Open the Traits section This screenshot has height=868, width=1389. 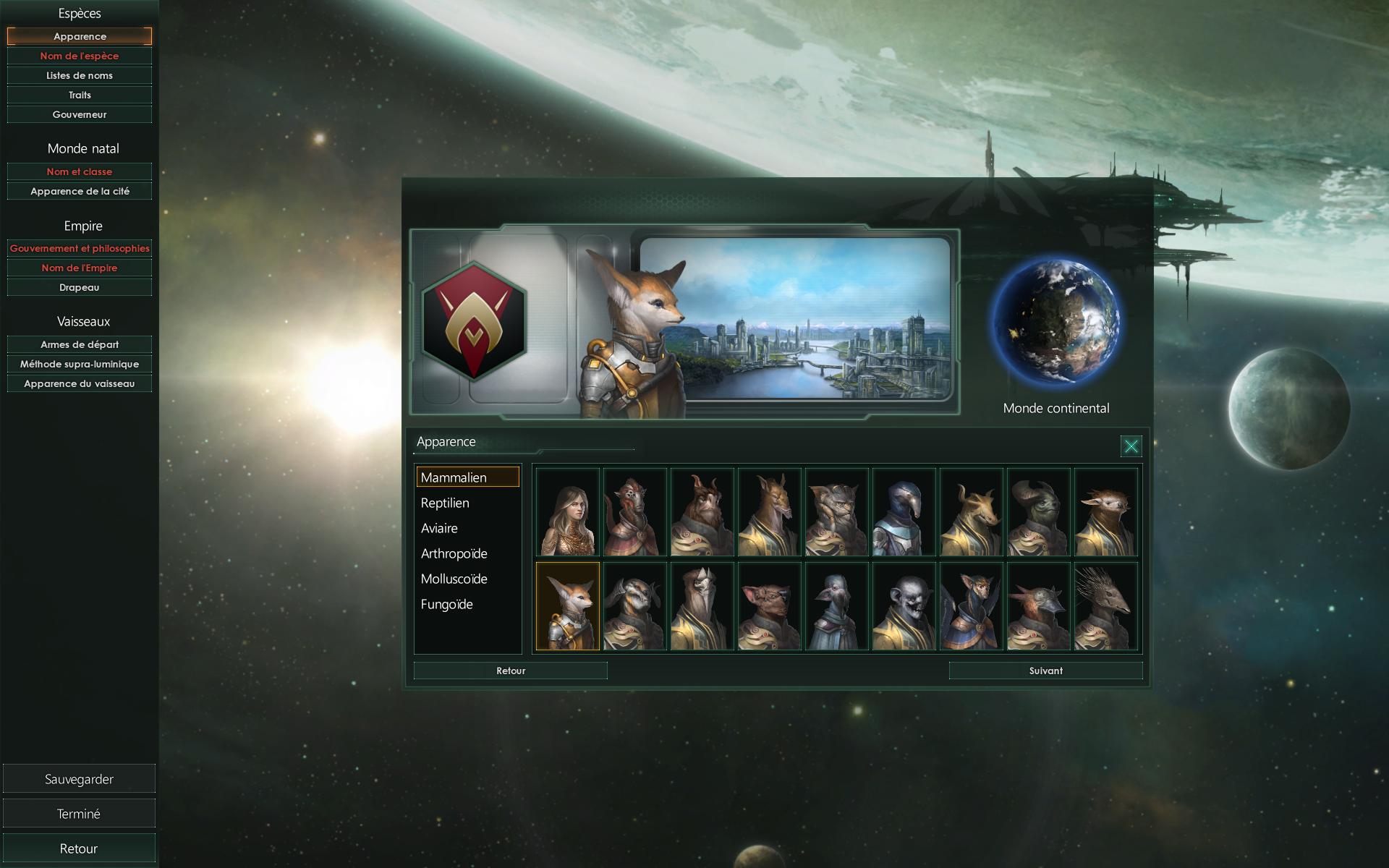point(80,95)
